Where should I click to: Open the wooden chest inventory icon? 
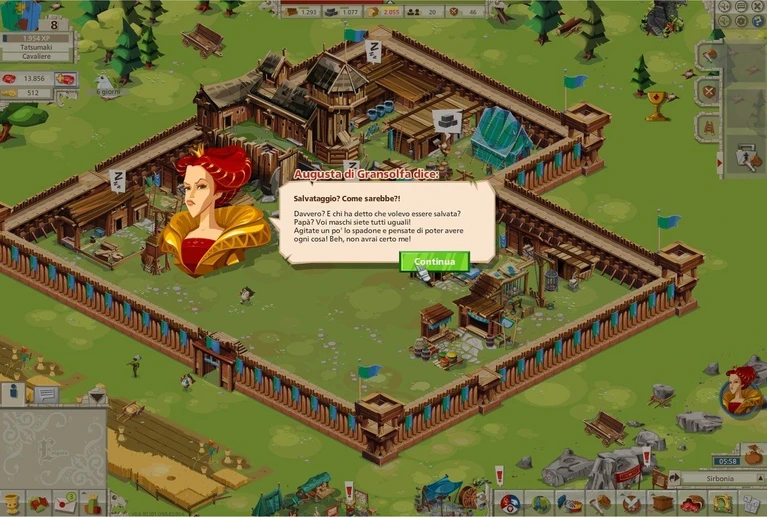[x=661, y=503]
